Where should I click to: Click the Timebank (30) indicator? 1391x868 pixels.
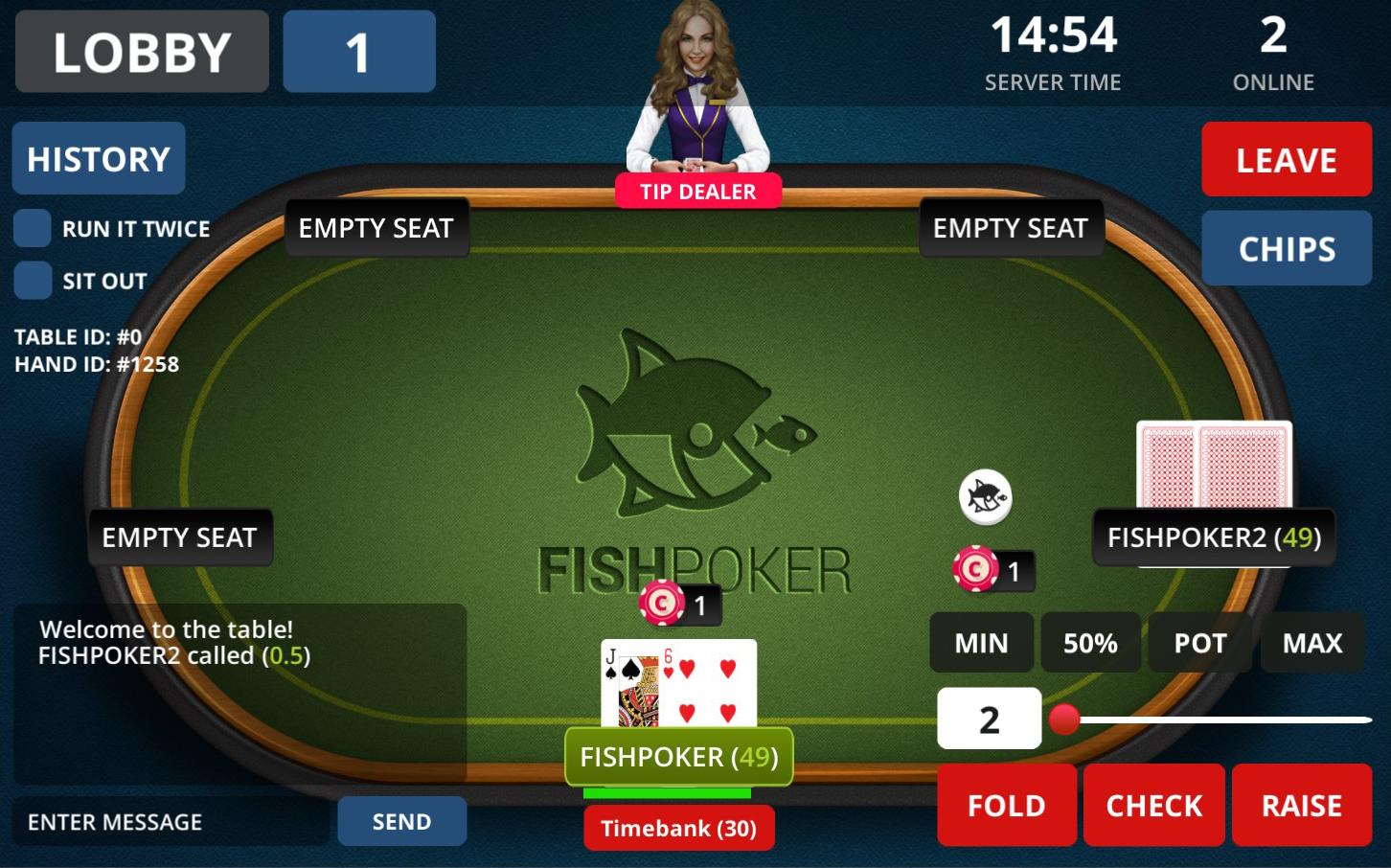click(678, 828)
